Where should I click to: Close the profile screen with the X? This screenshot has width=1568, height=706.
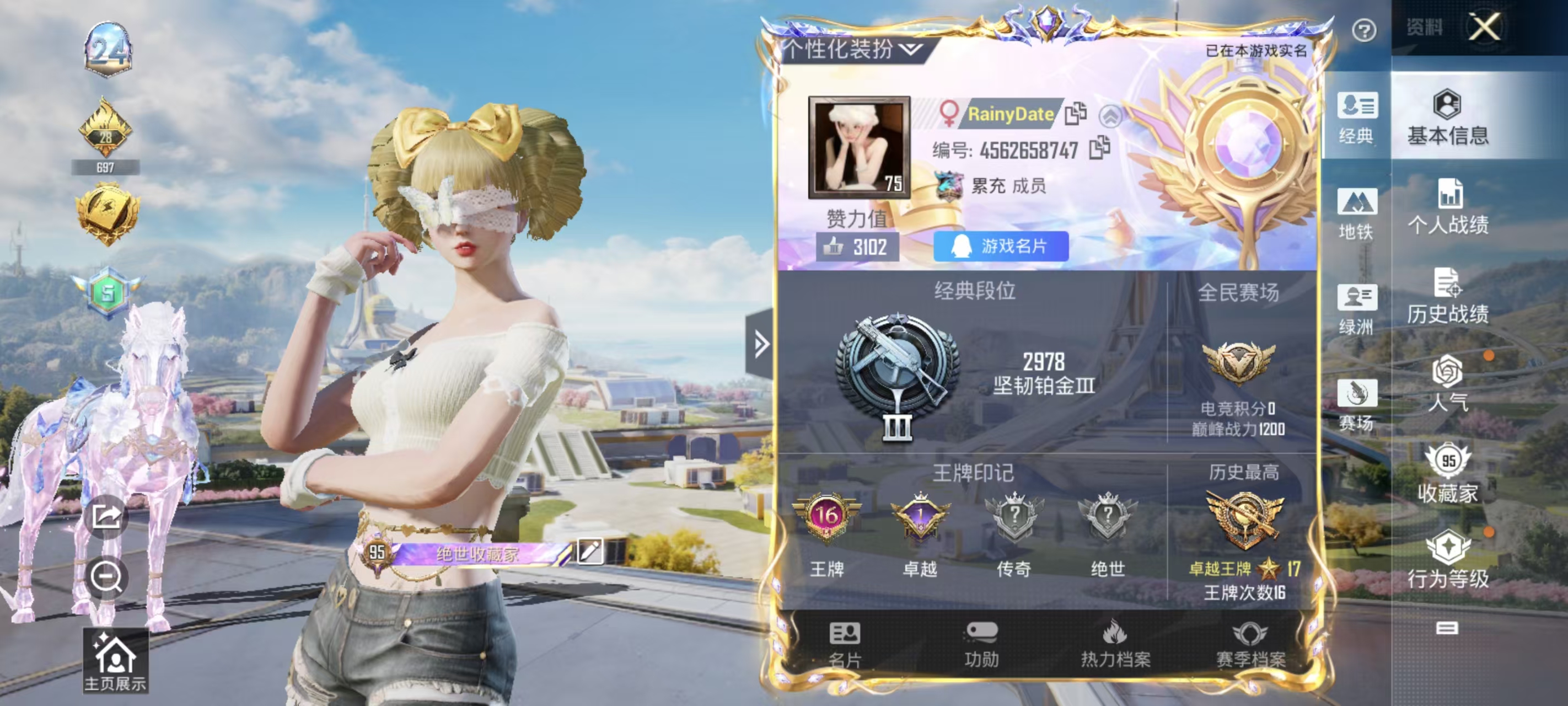point(1484,27)
